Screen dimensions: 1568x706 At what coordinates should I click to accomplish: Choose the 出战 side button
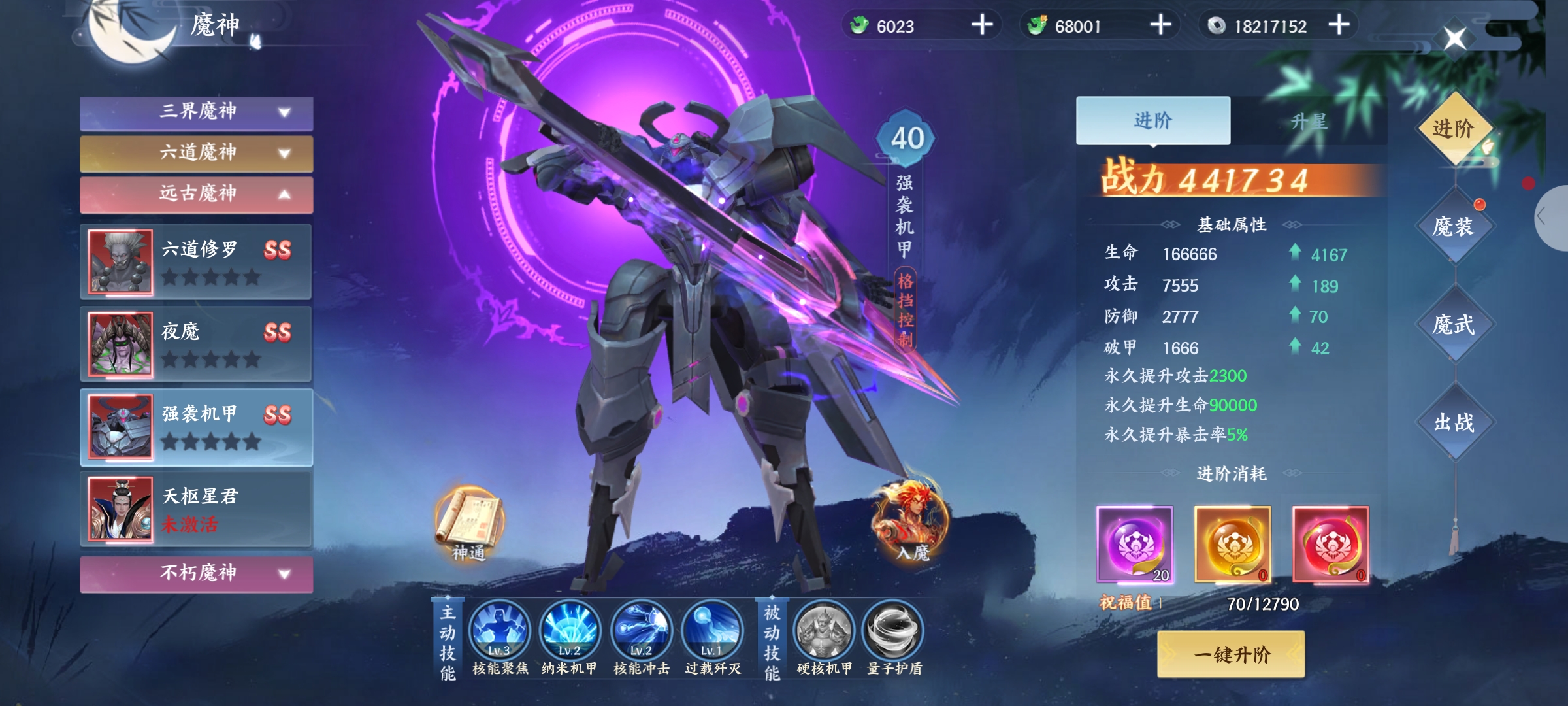[x=1454, y=422]
